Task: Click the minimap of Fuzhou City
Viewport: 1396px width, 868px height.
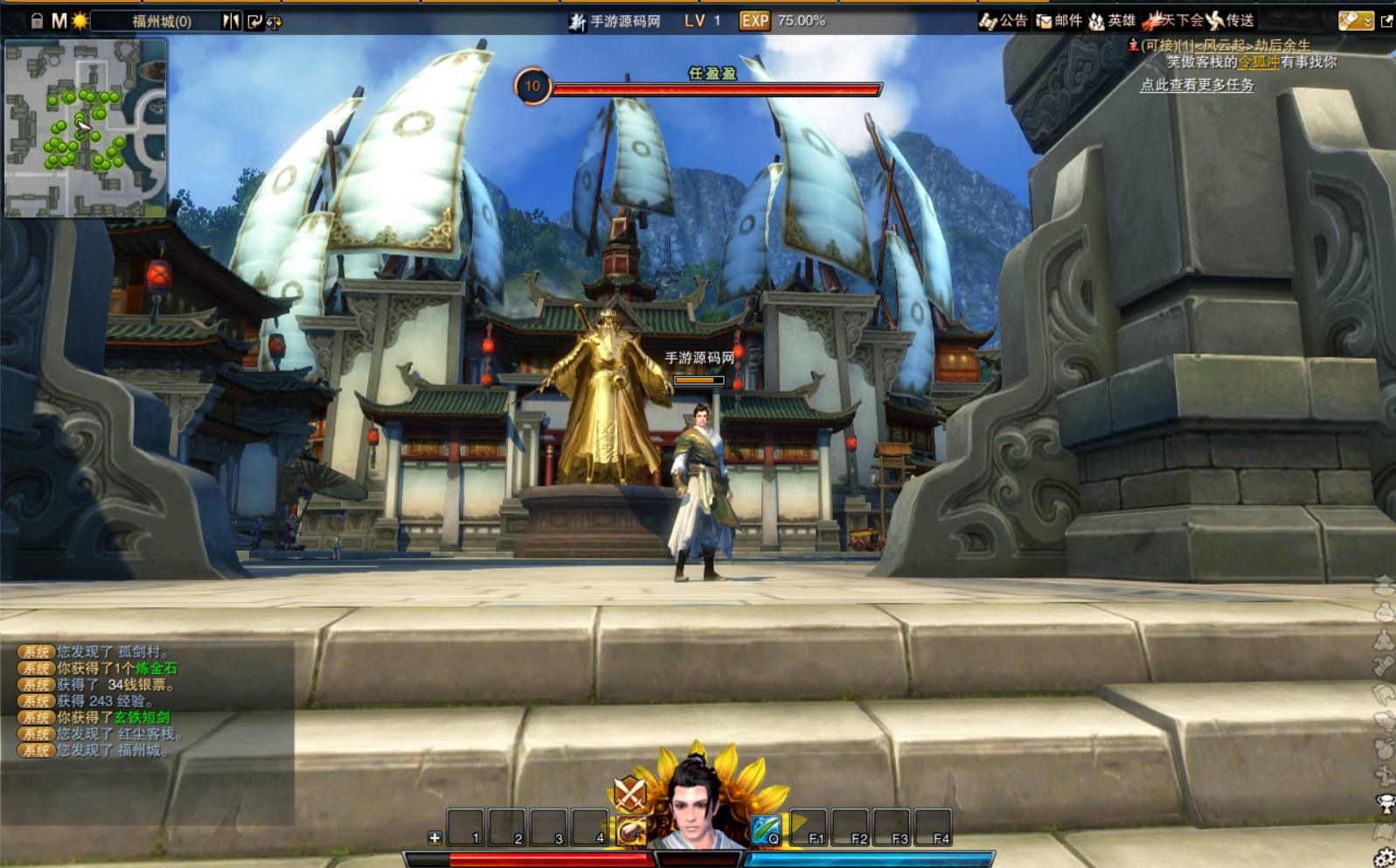Action: (85, 128)
